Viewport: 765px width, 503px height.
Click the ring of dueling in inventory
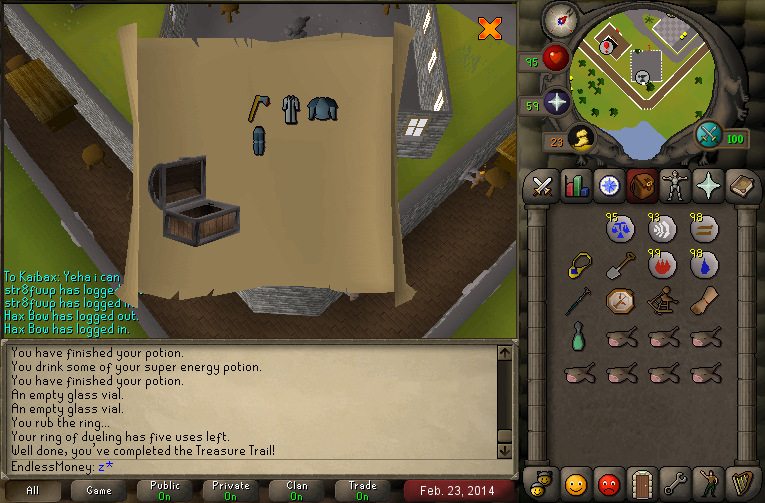[577, 264]
